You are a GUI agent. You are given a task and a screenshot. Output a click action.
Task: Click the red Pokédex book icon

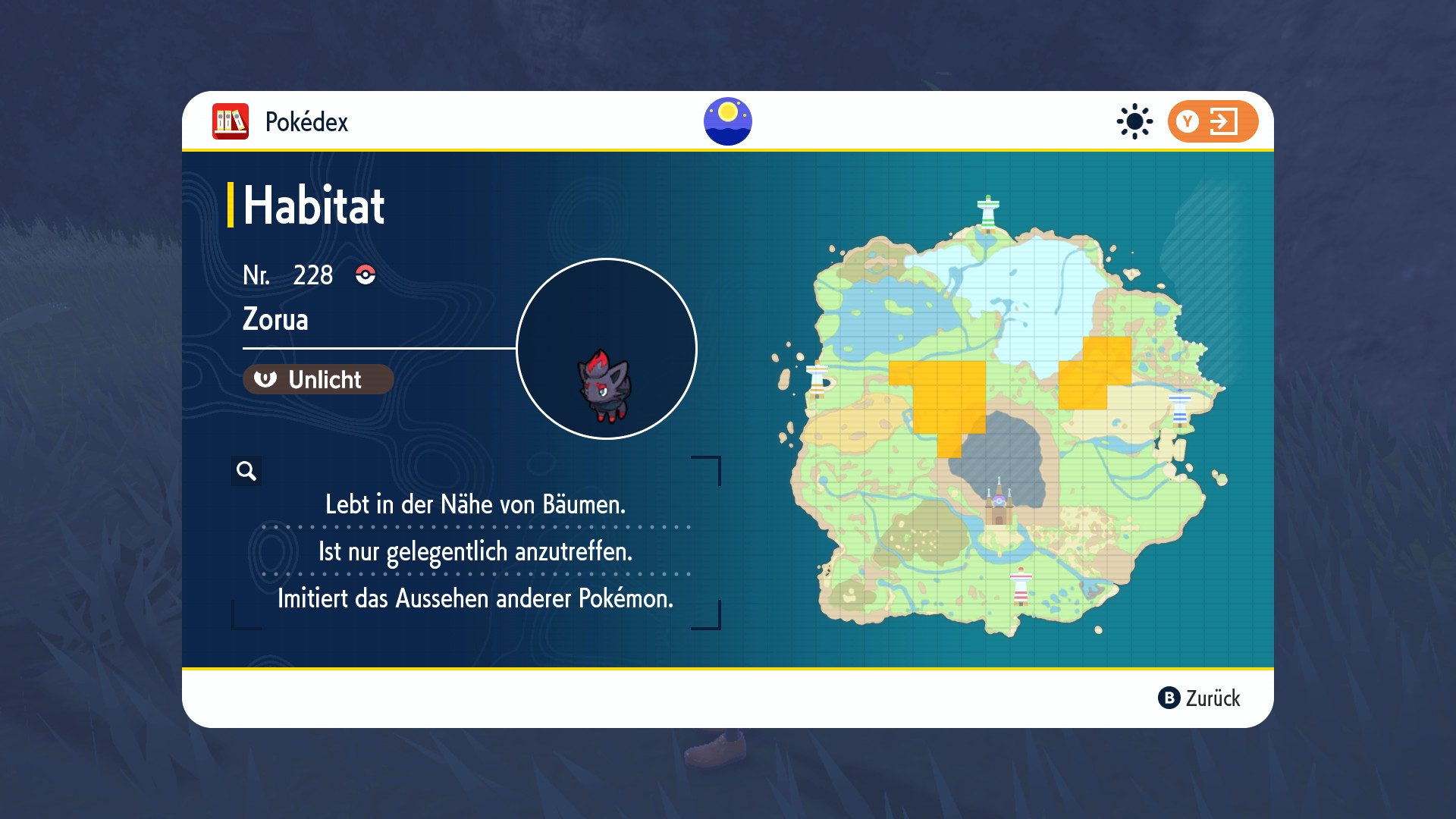tap(231, 121)
